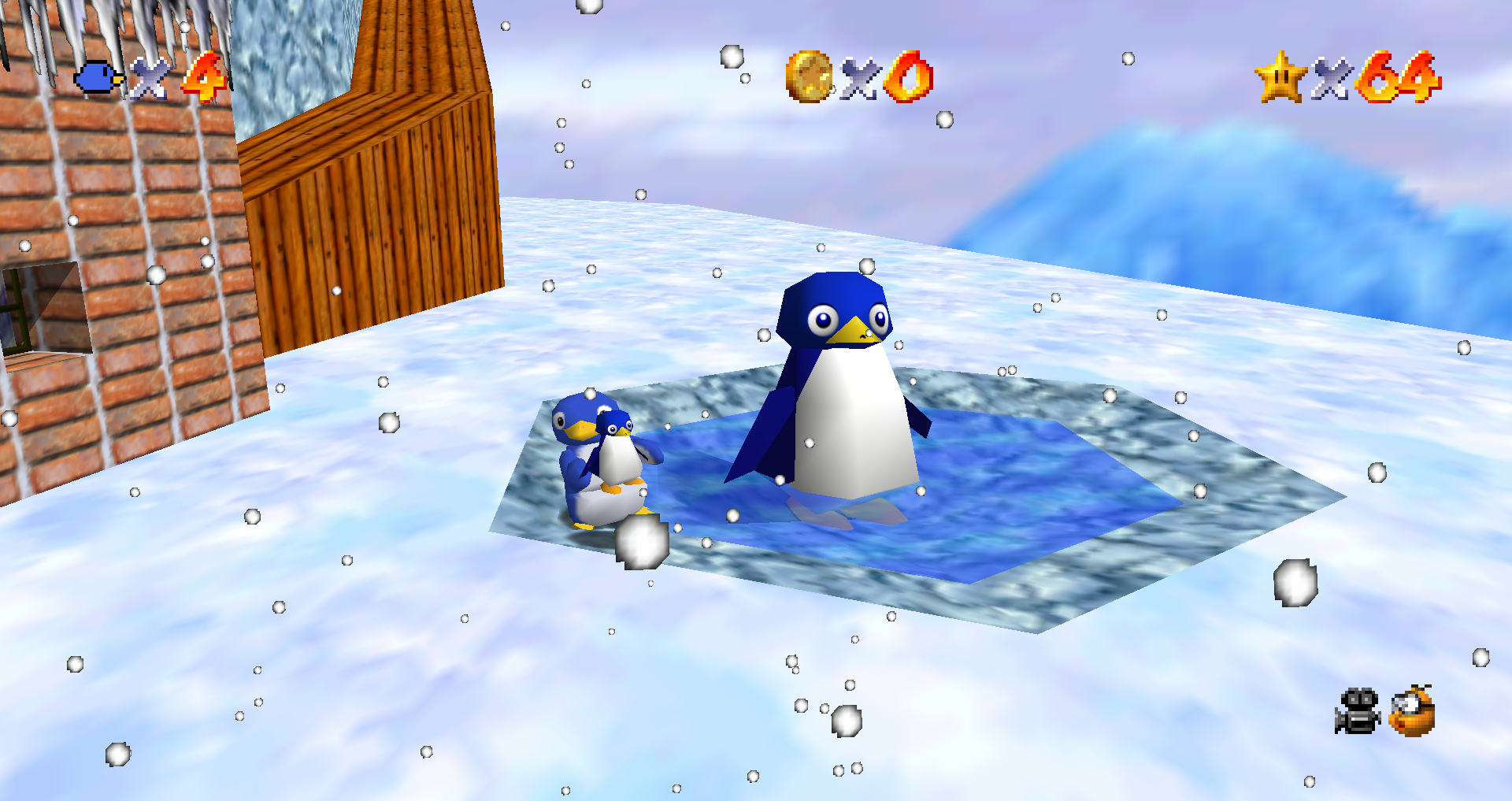Click the power star counter icon

[1280, 77]
